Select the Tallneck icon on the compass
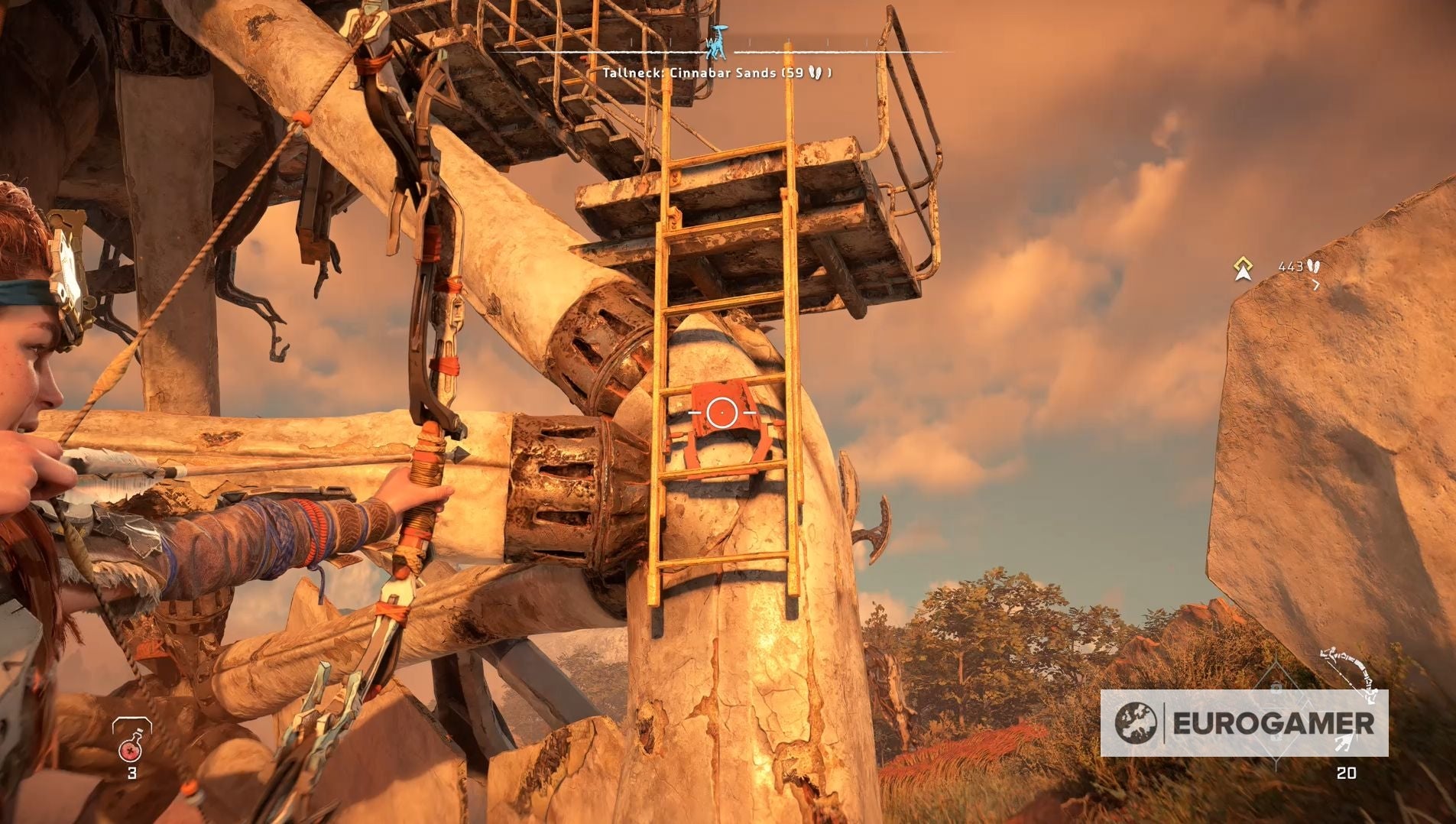Viewport: 1456px width, 824px height. 717,44
